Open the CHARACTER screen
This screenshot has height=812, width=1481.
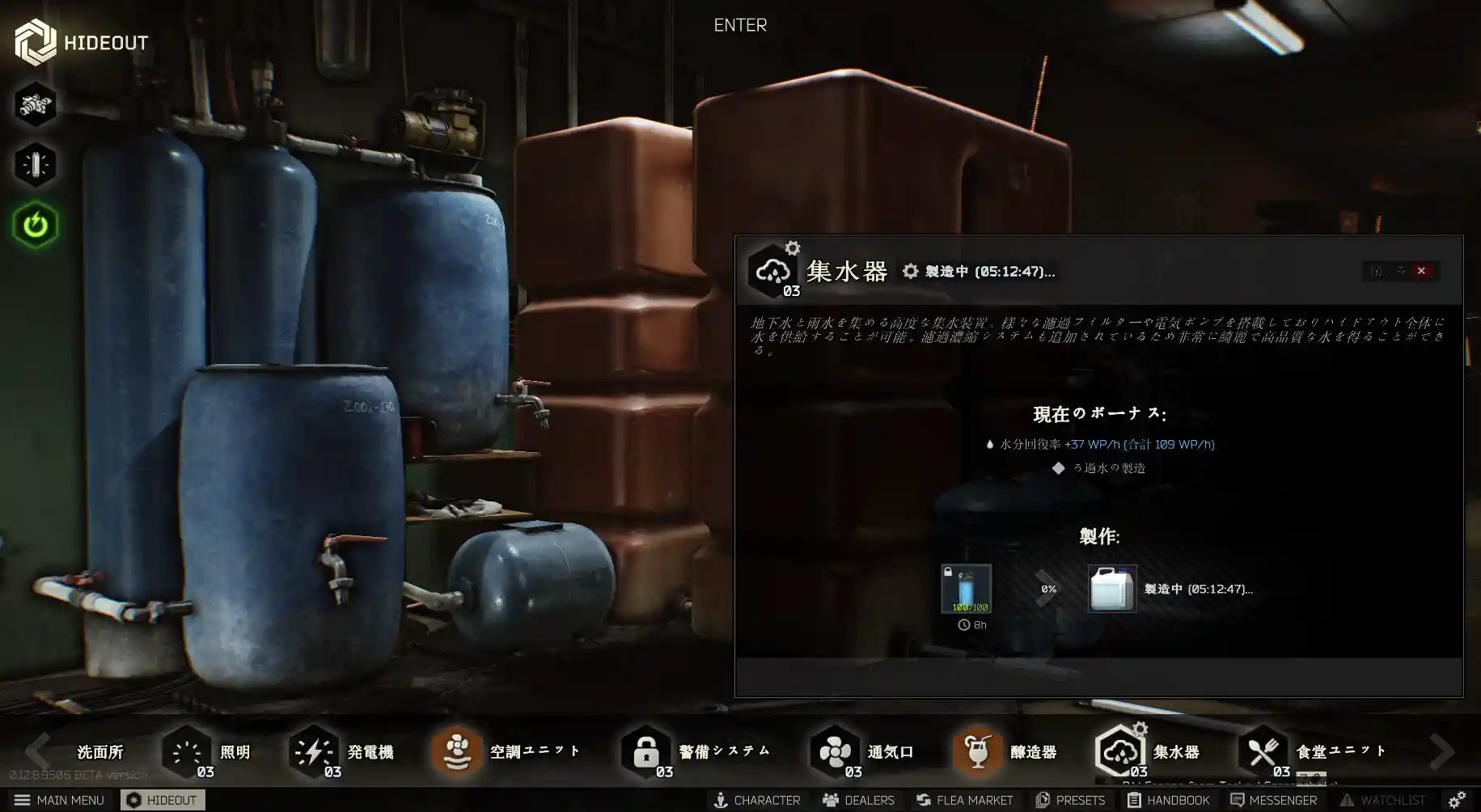pos(757,799)
